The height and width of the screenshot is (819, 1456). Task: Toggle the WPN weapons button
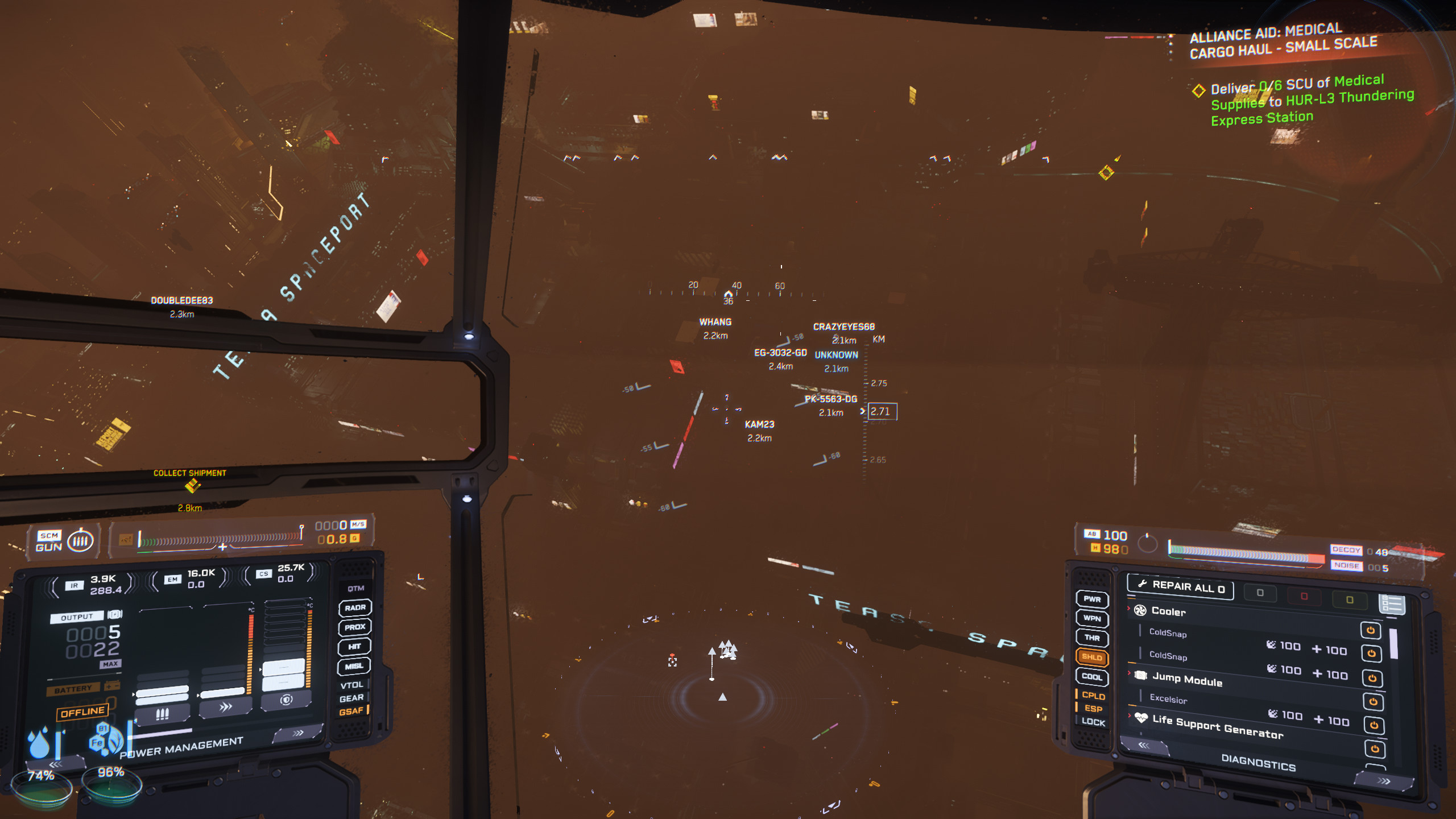pyautogui.click(x=1092, y=618)
